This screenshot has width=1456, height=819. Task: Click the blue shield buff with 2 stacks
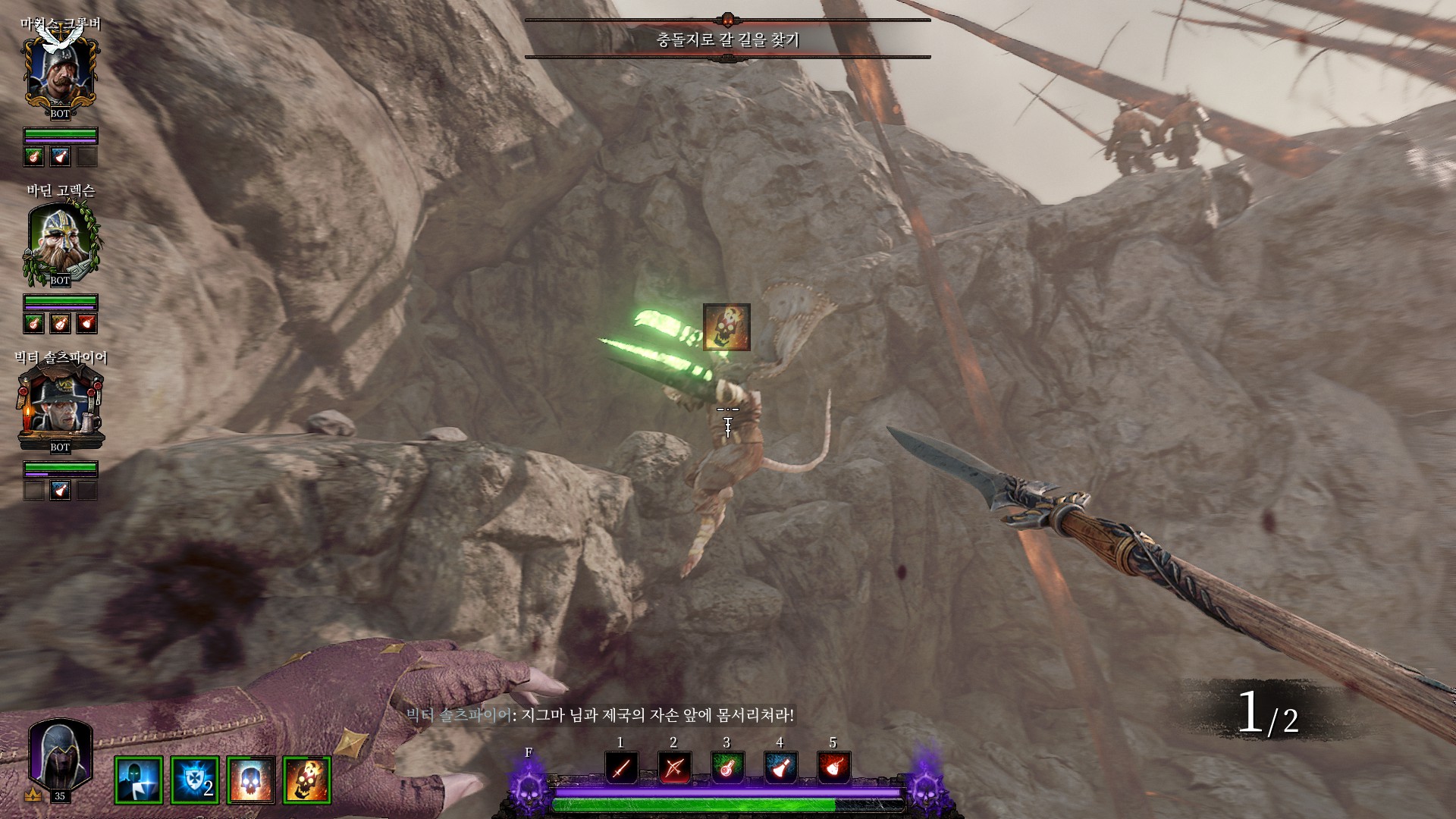point(195,780)
